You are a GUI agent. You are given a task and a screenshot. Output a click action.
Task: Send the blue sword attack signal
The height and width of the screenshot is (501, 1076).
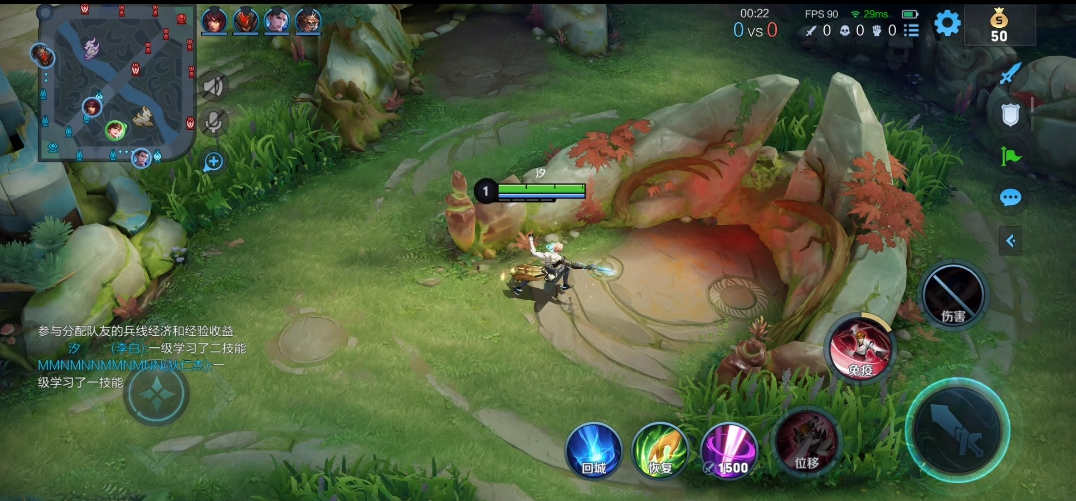tap(1011, 73)
